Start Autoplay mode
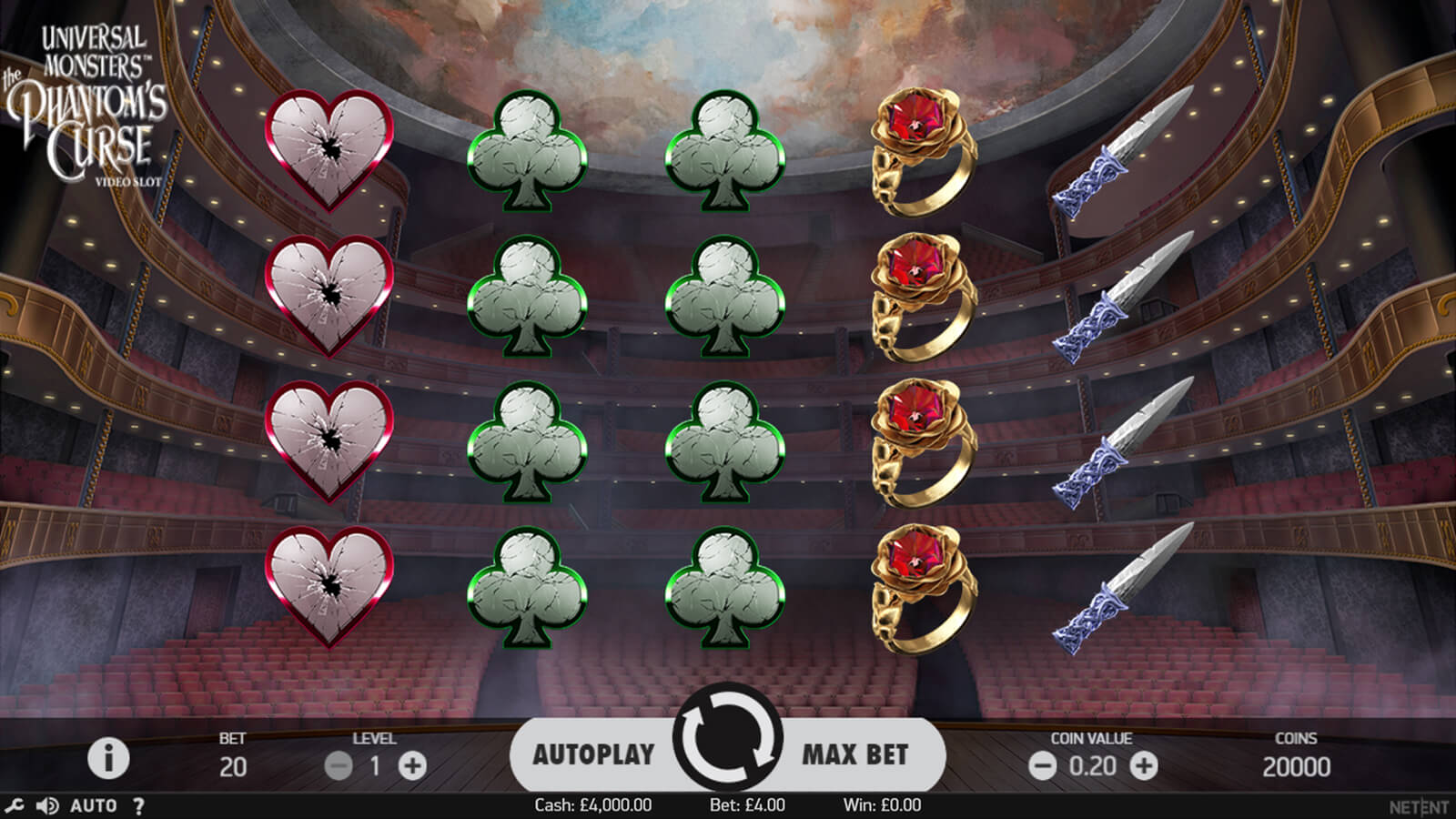Screen dimensions: 1456x819 tap(593, 754)
